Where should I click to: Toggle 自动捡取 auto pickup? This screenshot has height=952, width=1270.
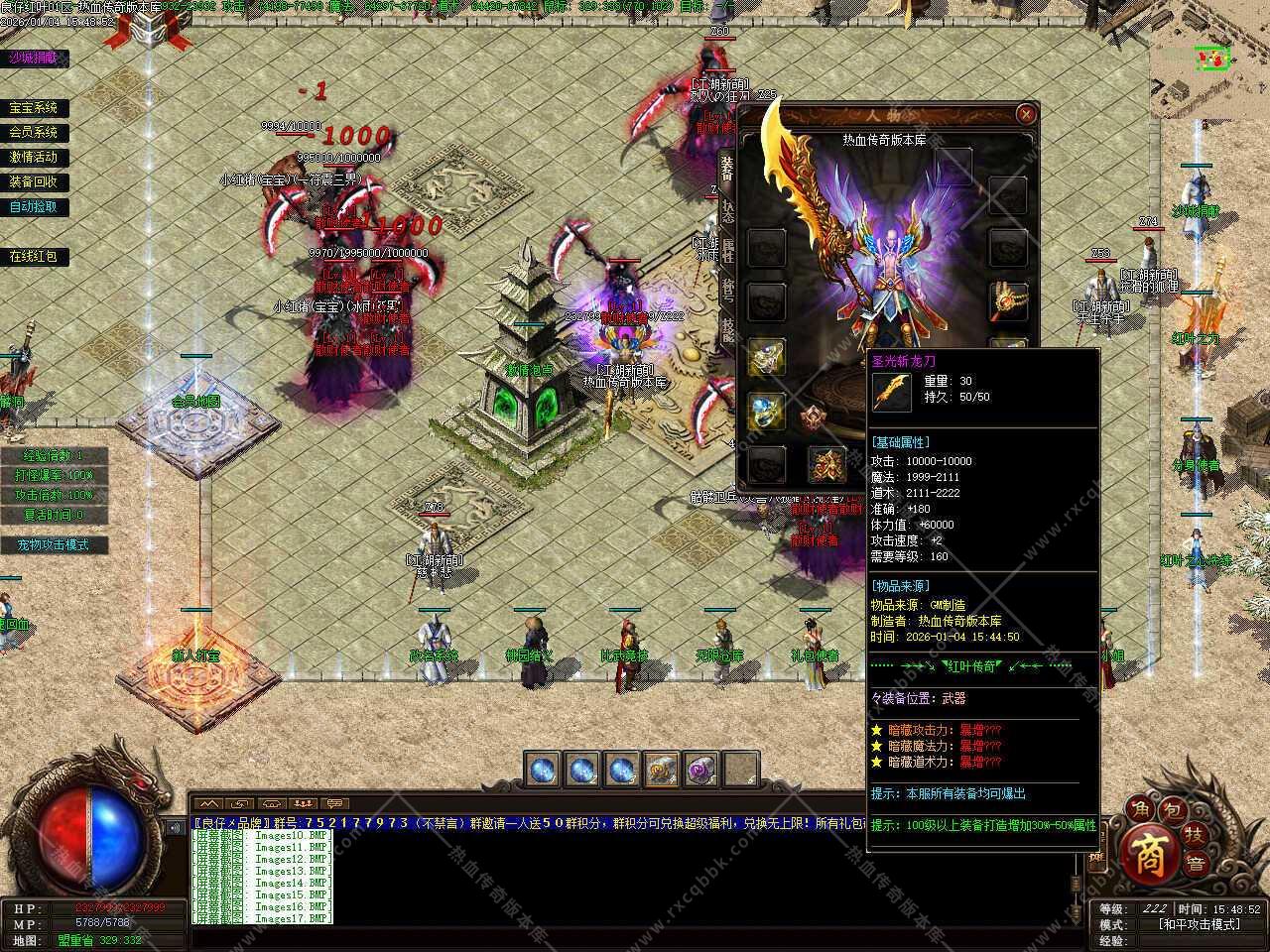tap(34, 206)
